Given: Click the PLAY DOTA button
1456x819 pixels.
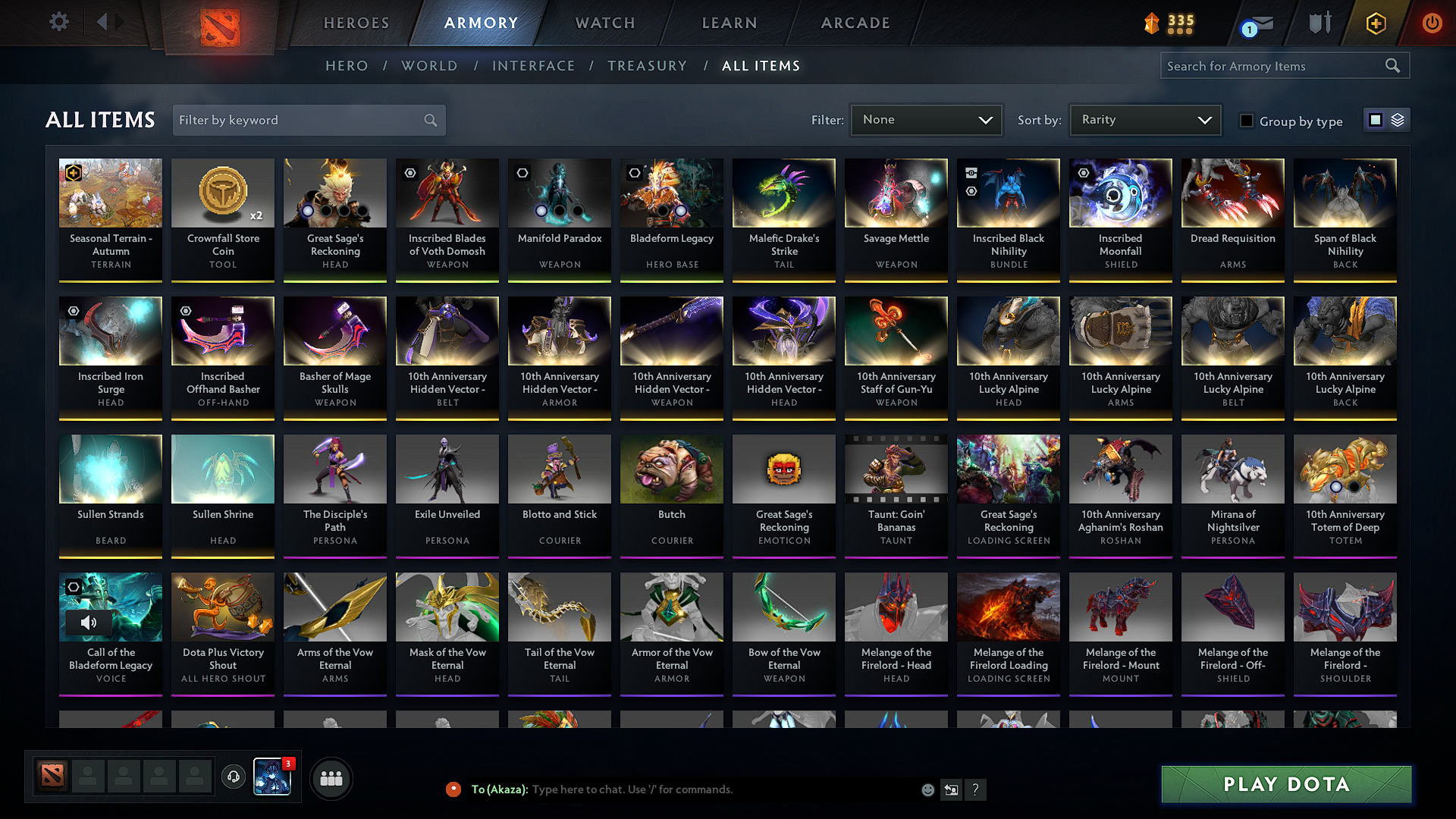Looking at the screenshot, I should point(1285,784).
